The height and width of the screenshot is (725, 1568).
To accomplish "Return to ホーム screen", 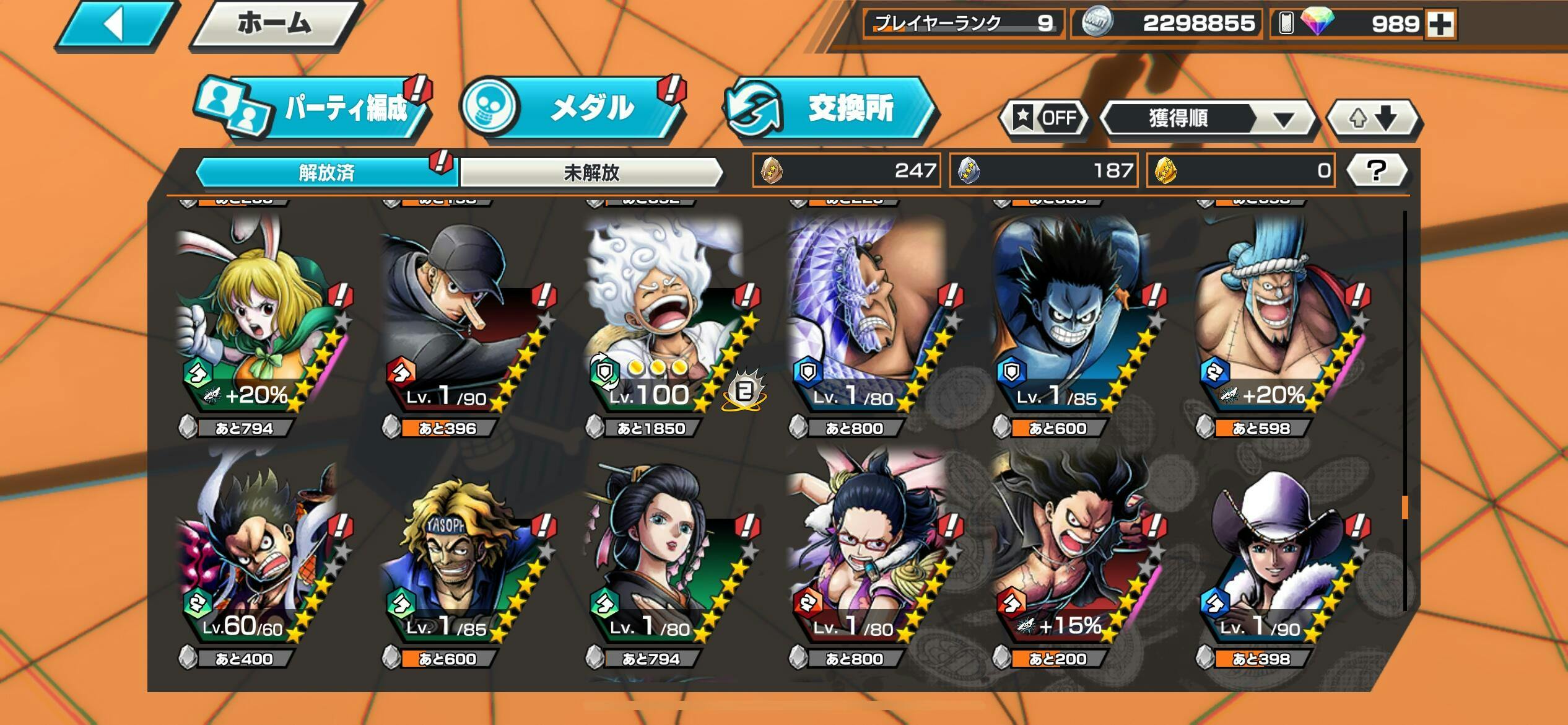I will (x=274, y=25).
